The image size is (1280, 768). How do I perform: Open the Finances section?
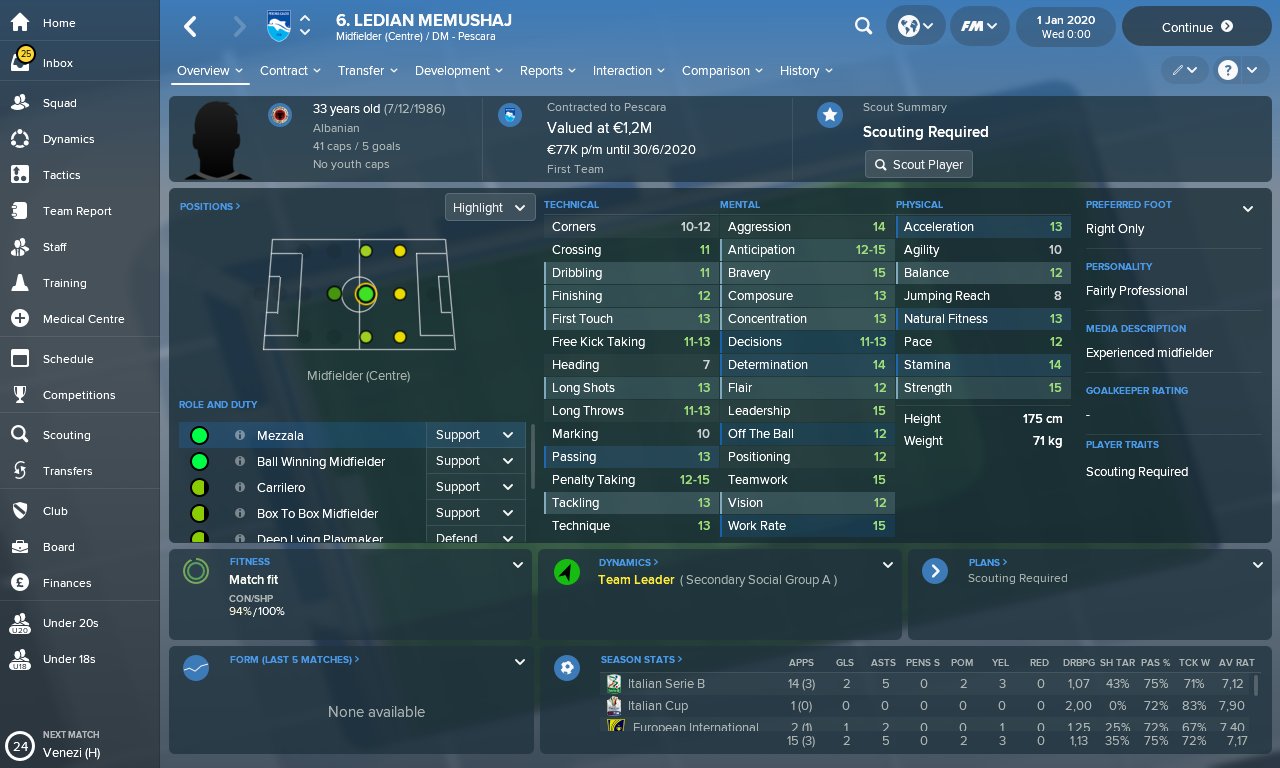pyautogui.click(x=66, y=583)
